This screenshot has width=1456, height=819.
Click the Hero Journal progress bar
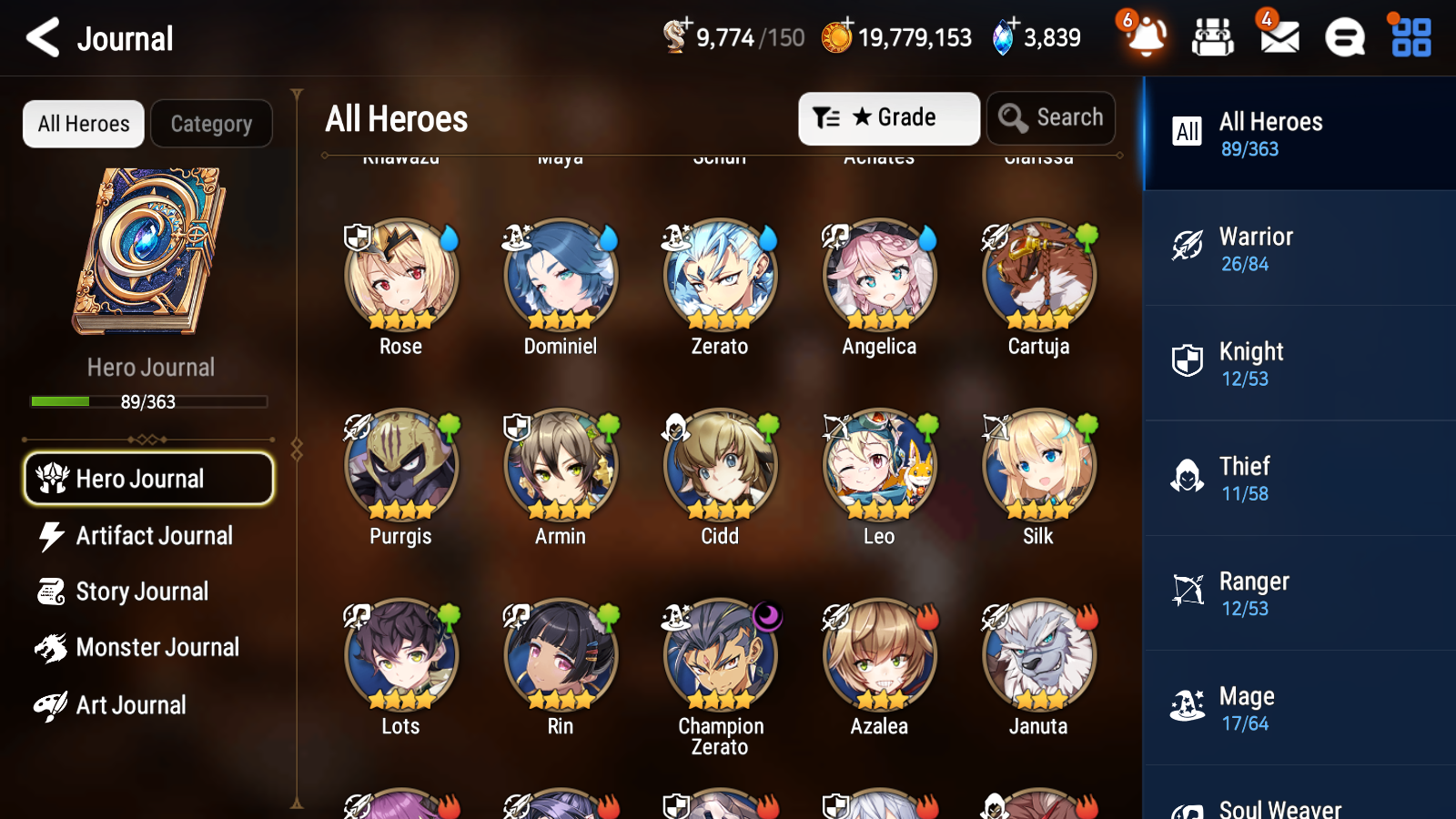click(148, 401)
